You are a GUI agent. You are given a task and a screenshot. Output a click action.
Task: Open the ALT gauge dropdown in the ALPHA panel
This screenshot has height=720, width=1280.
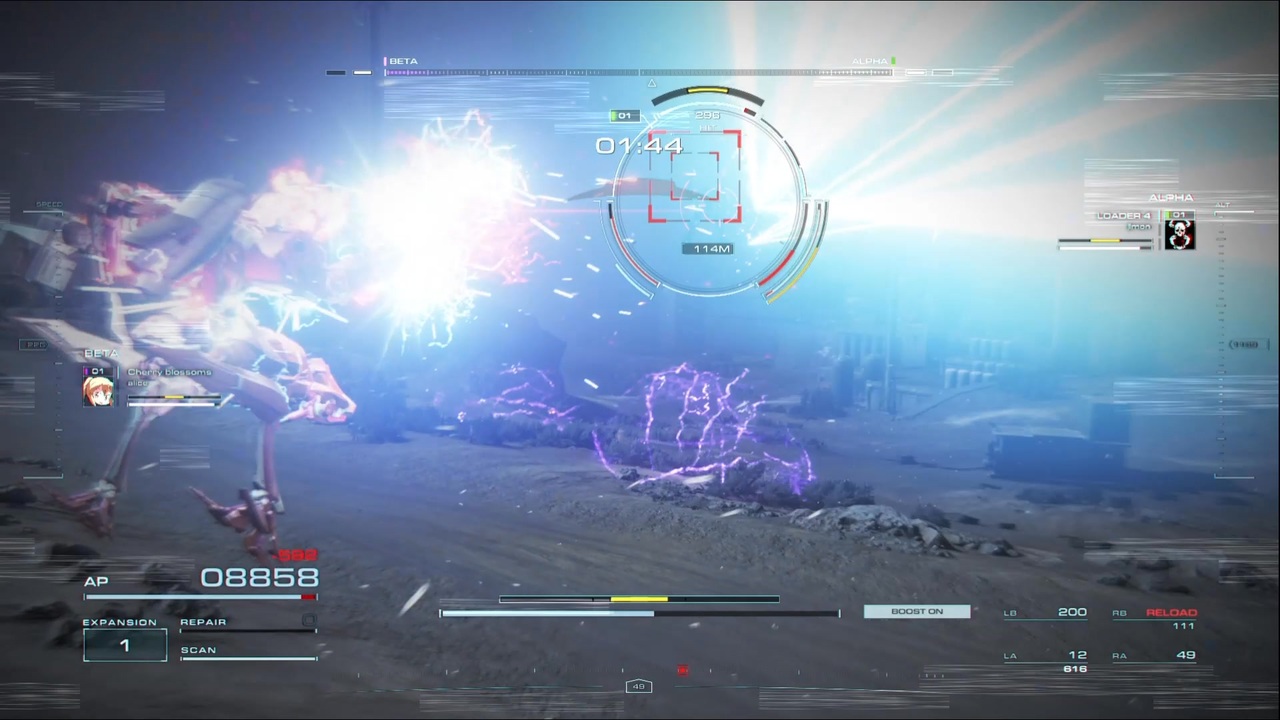pyautogui.click(x=1222, y=203)
